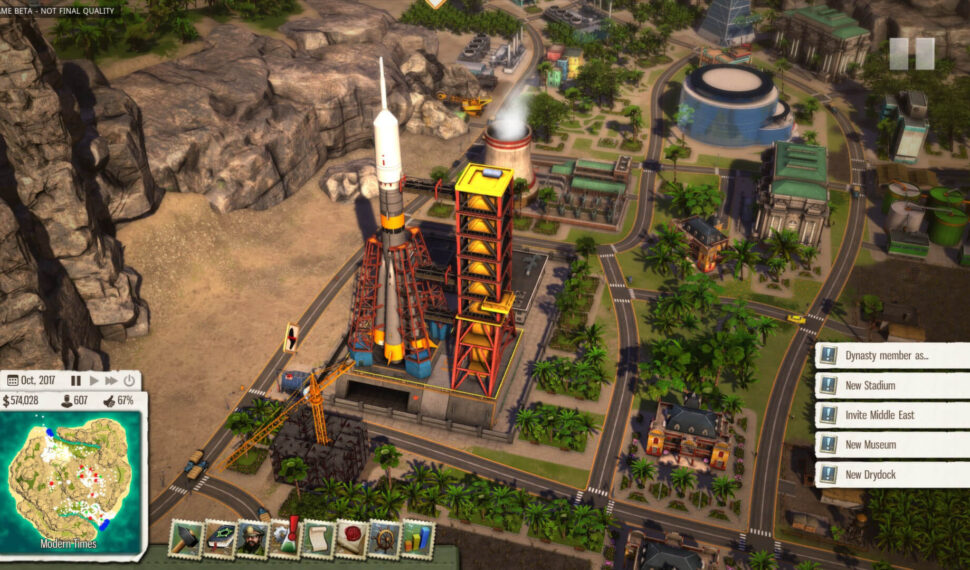Open the blank scroll stamp
The width and height of the screenshot is (970, 570).
(318, 539)
